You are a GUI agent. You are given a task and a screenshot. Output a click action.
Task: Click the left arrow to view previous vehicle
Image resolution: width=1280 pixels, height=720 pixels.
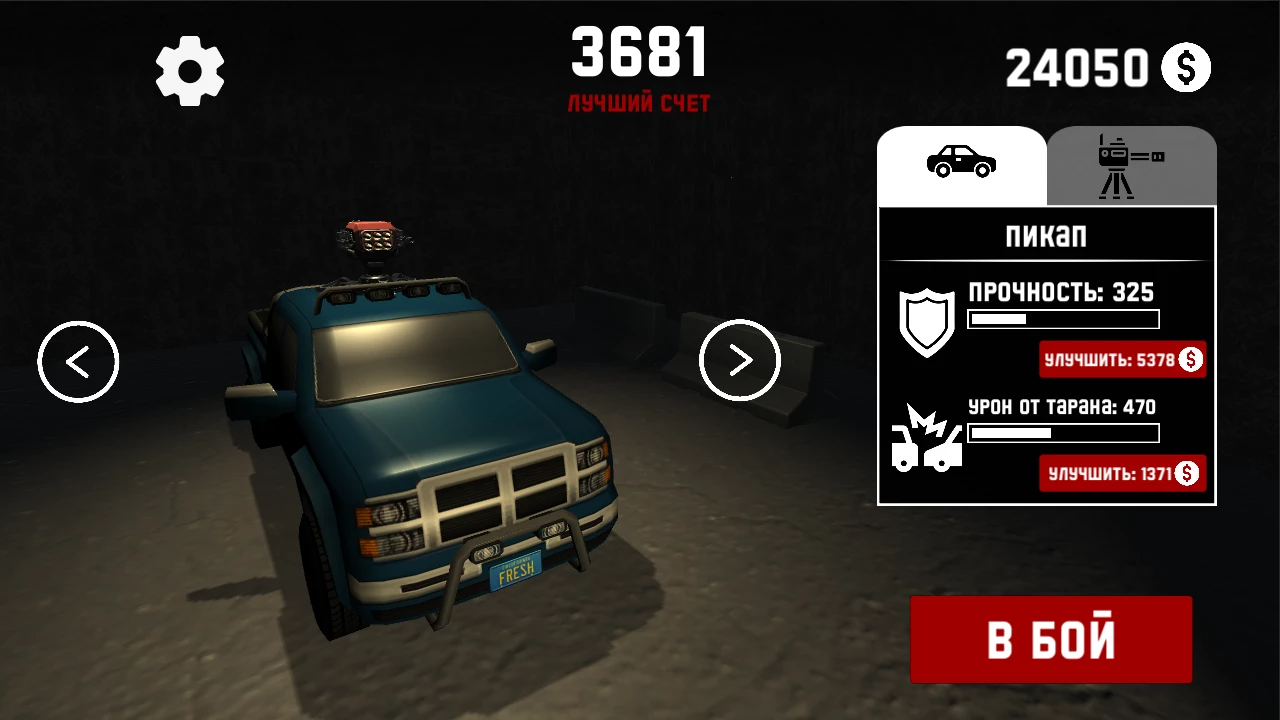[x=78, y=361]
